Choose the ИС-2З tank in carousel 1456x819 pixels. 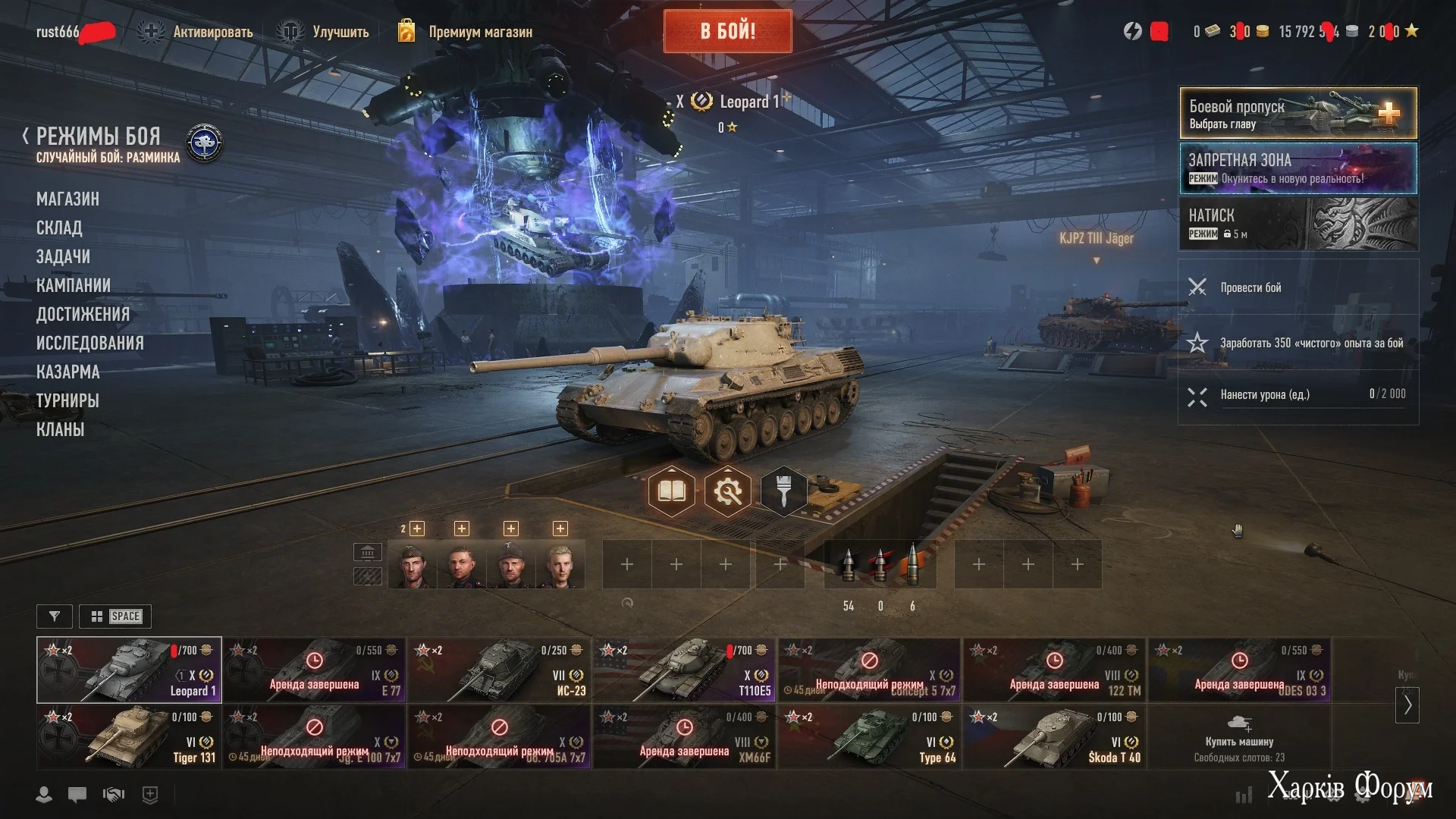point(499,670)
